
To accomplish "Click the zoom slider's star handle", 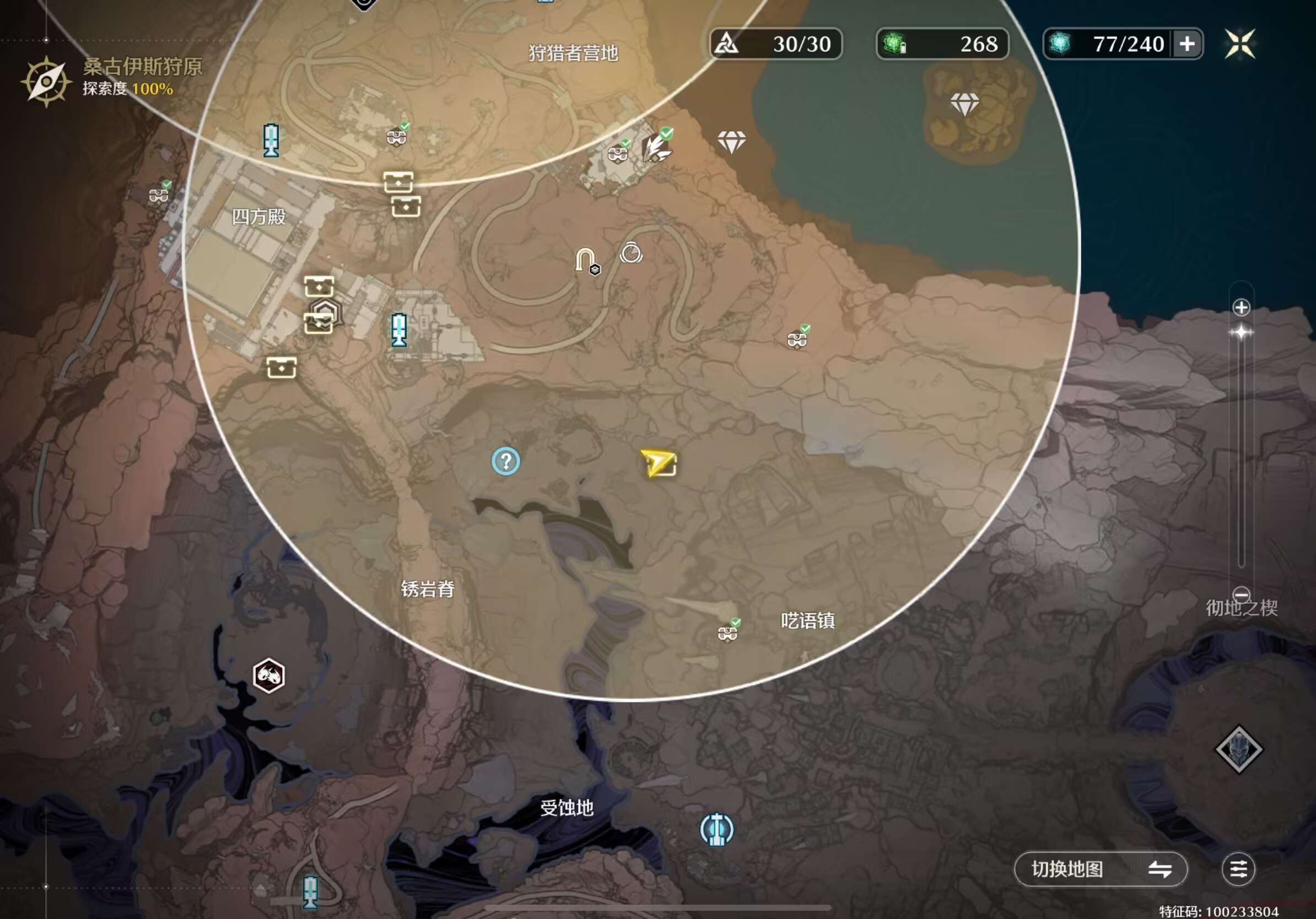I will tap(1241, 332).
